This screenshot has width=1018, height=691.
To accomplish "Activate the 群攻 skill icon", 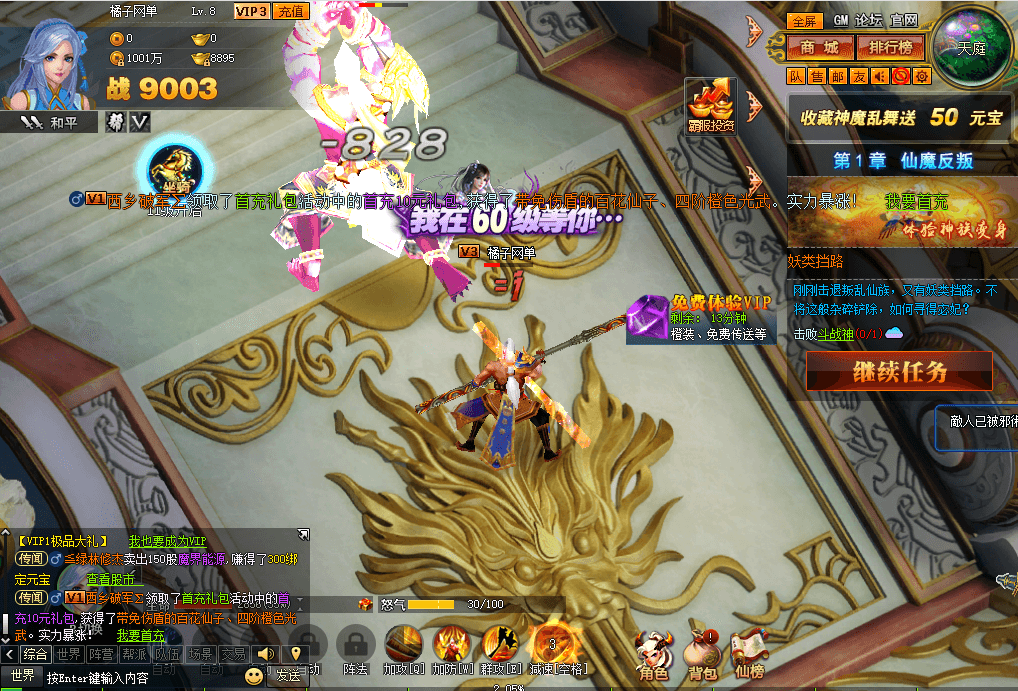I will [x=499, y=646].
